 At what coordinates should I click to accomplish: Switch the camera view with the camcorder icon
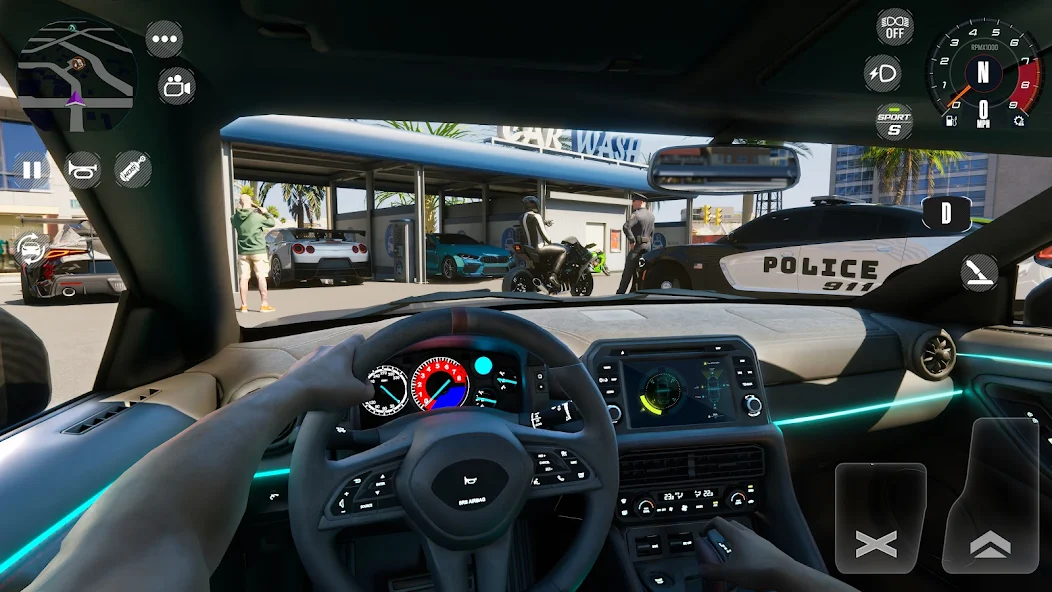pos(176,86)
